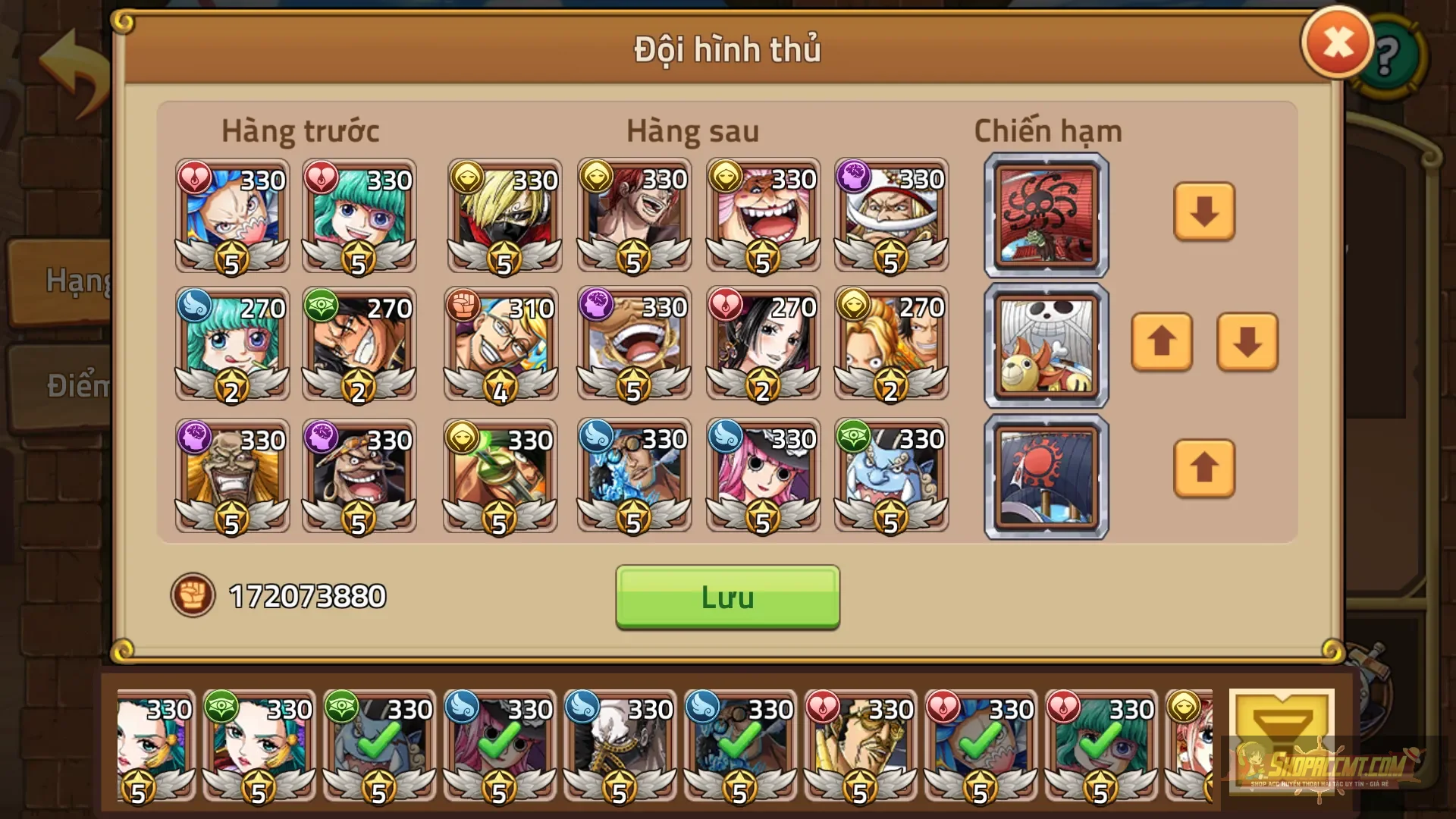Screen dimensions: 1456x819
Task: Select the Thousand Sunny warship thumbnail
Action: click(1045, 345)
